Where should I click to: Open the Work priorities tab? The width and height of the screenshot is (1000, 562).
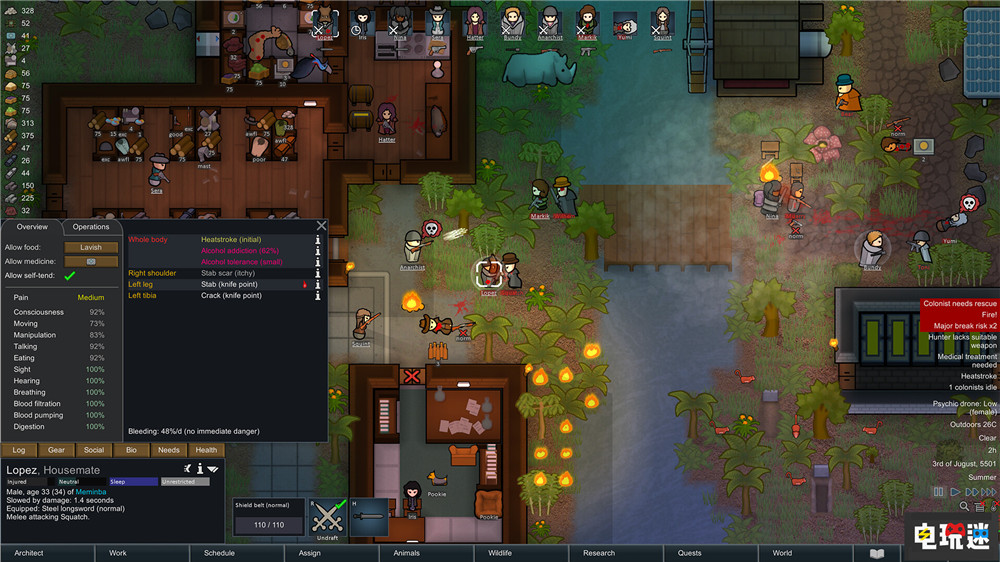point(118,552)
